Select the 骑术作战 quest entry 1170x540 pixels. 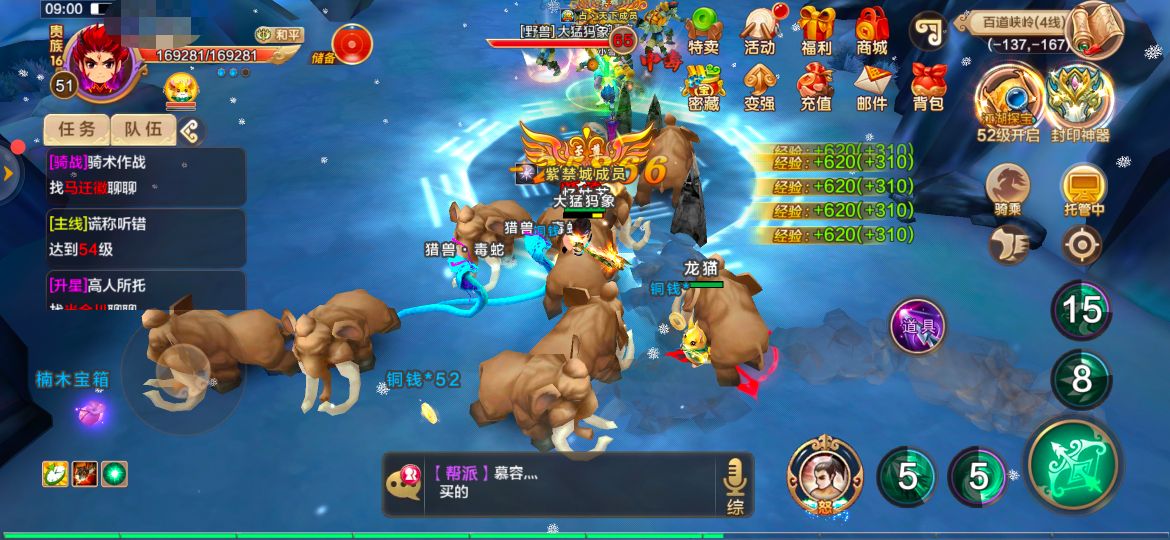[146, 175]
